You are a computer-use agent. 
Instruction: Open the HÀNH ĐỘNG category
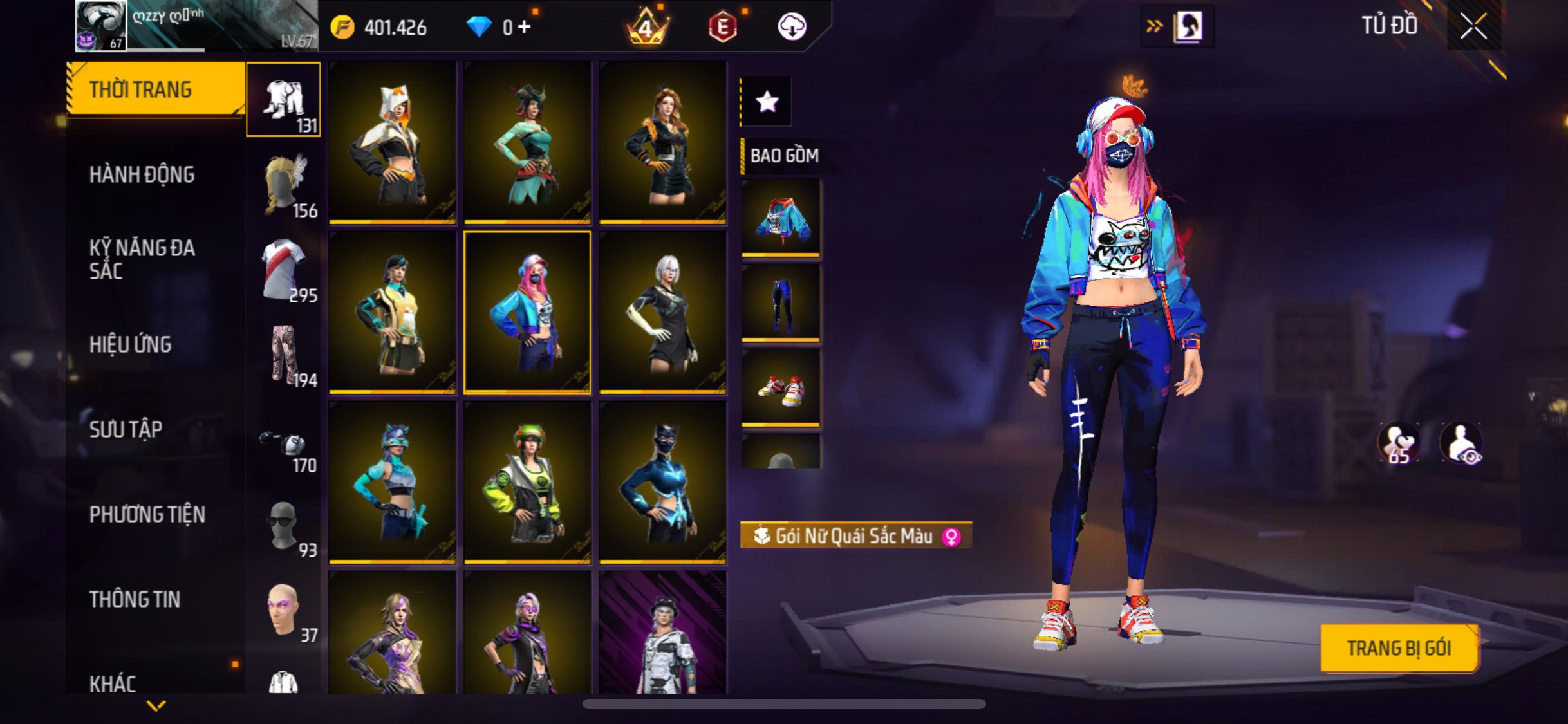tap(142, 174)
